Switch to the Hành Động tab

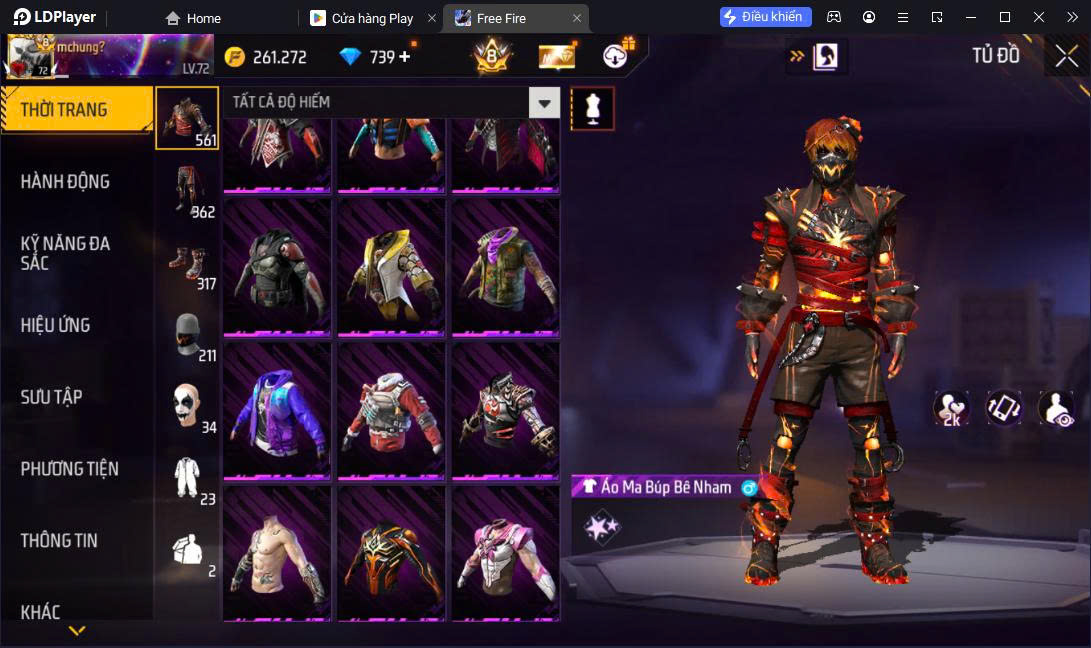tap(65, 181)
